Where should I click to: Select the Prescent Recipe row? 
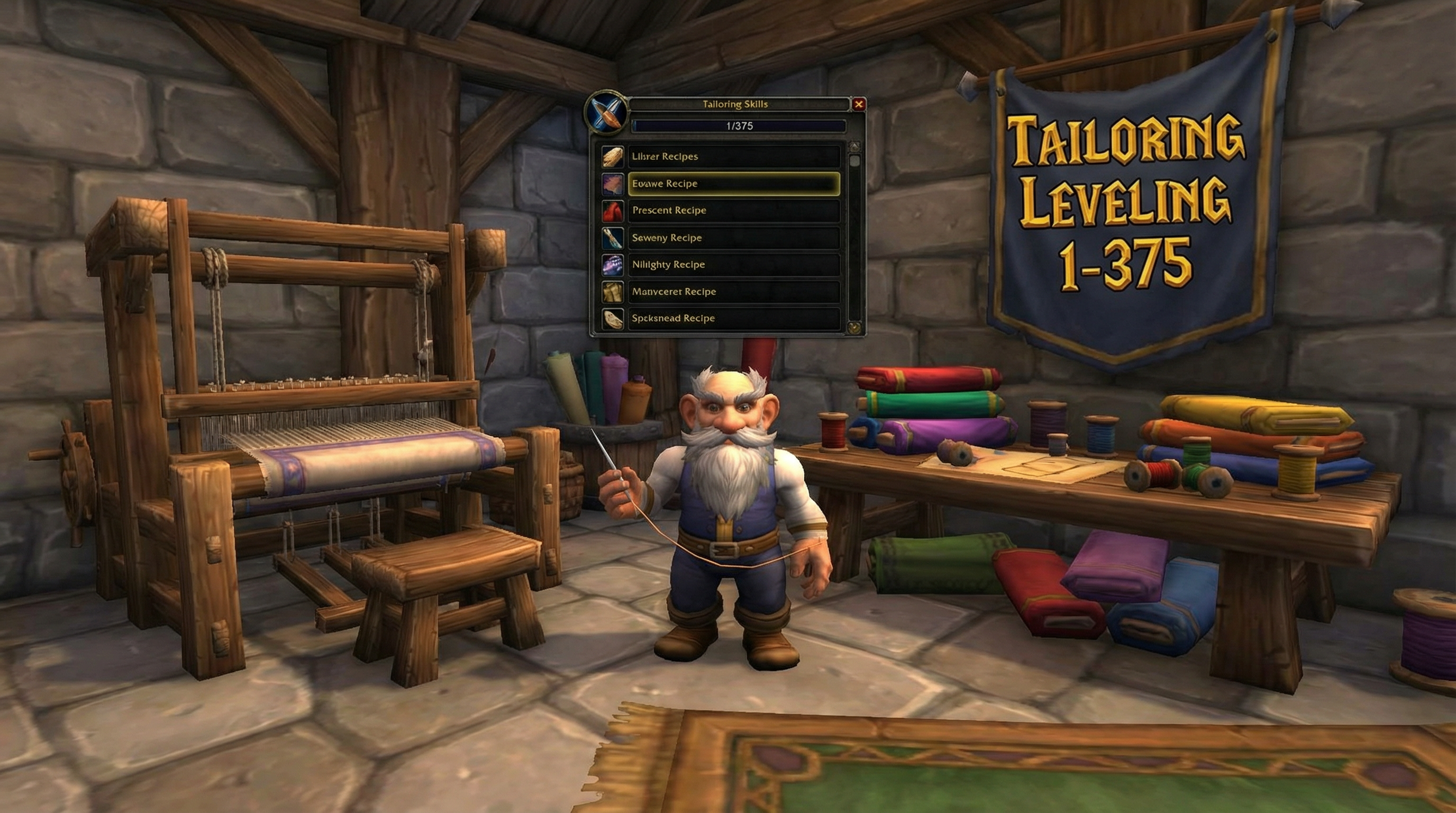click(734, 210)
